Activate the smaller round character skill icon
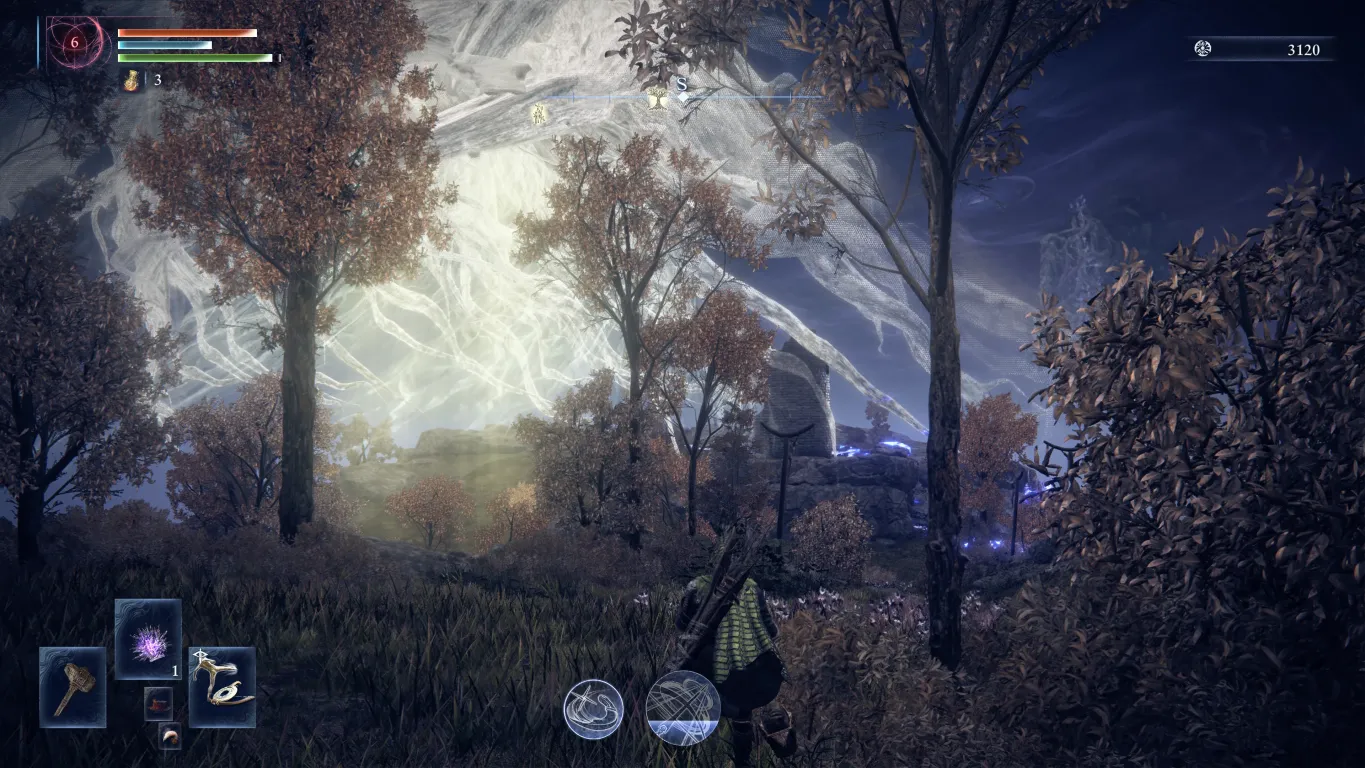Image resolution: width=1365 pixels, height=768 pixels. (x=593, y=709)
